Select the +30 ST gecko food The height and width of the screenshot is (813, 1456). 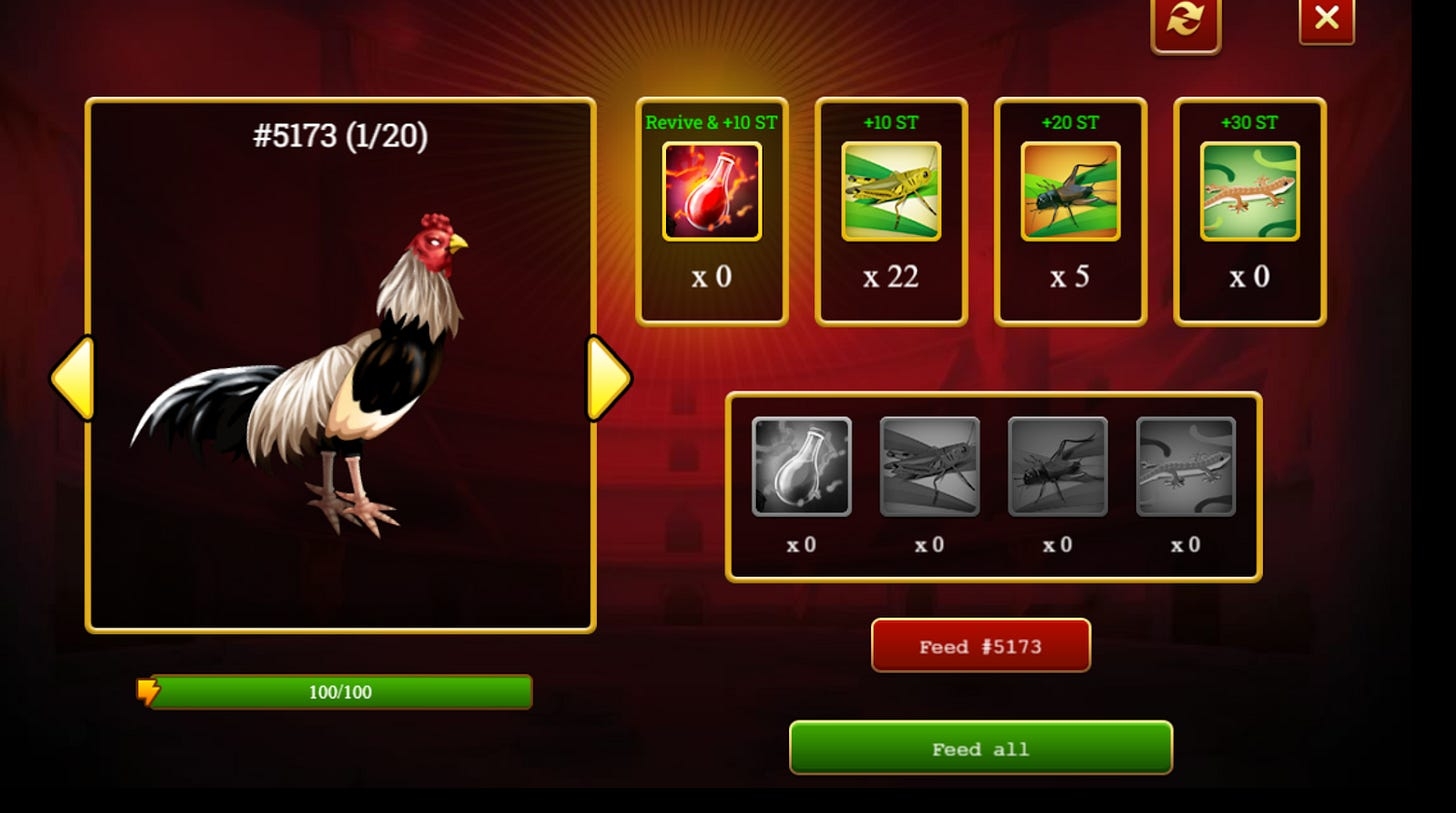[x=1249, y=191]
